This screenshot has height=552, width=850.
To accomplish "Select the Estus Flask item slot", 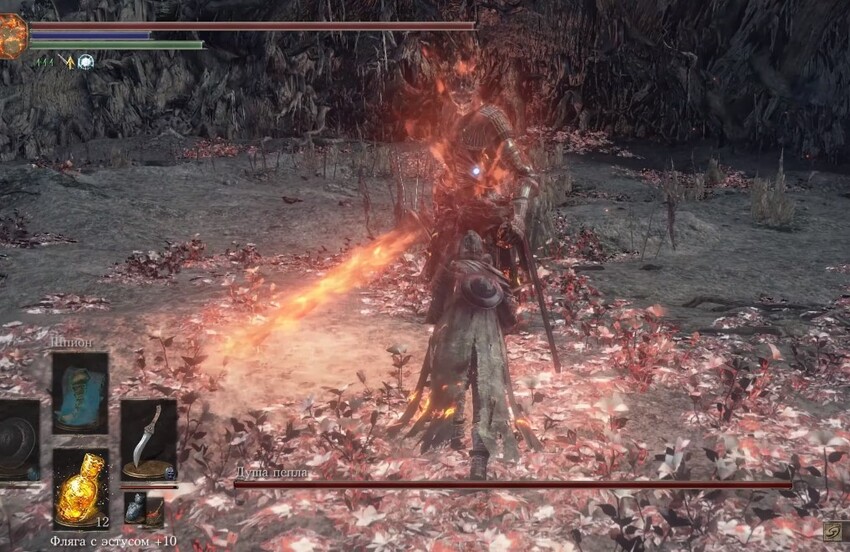I will coord(80,488).
